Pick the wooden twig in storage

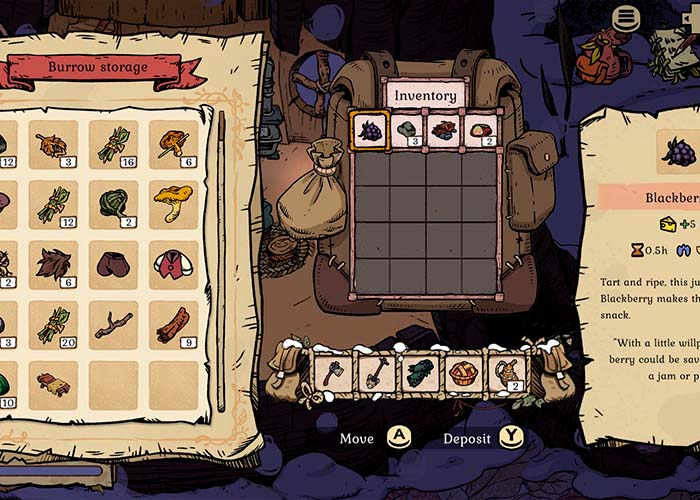tap(113, 325)
